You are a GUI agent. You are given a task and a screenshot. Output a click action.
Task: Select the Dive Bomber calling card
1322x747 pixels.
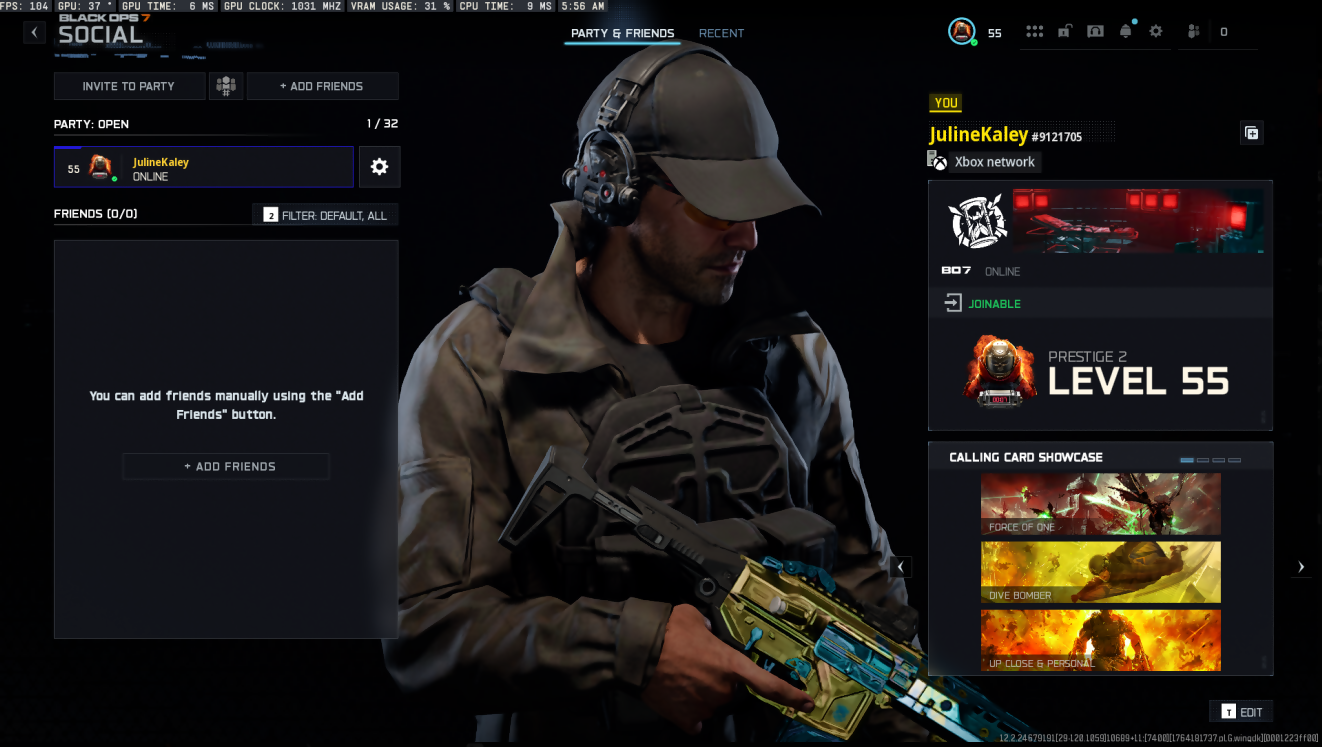(1100, 572)
